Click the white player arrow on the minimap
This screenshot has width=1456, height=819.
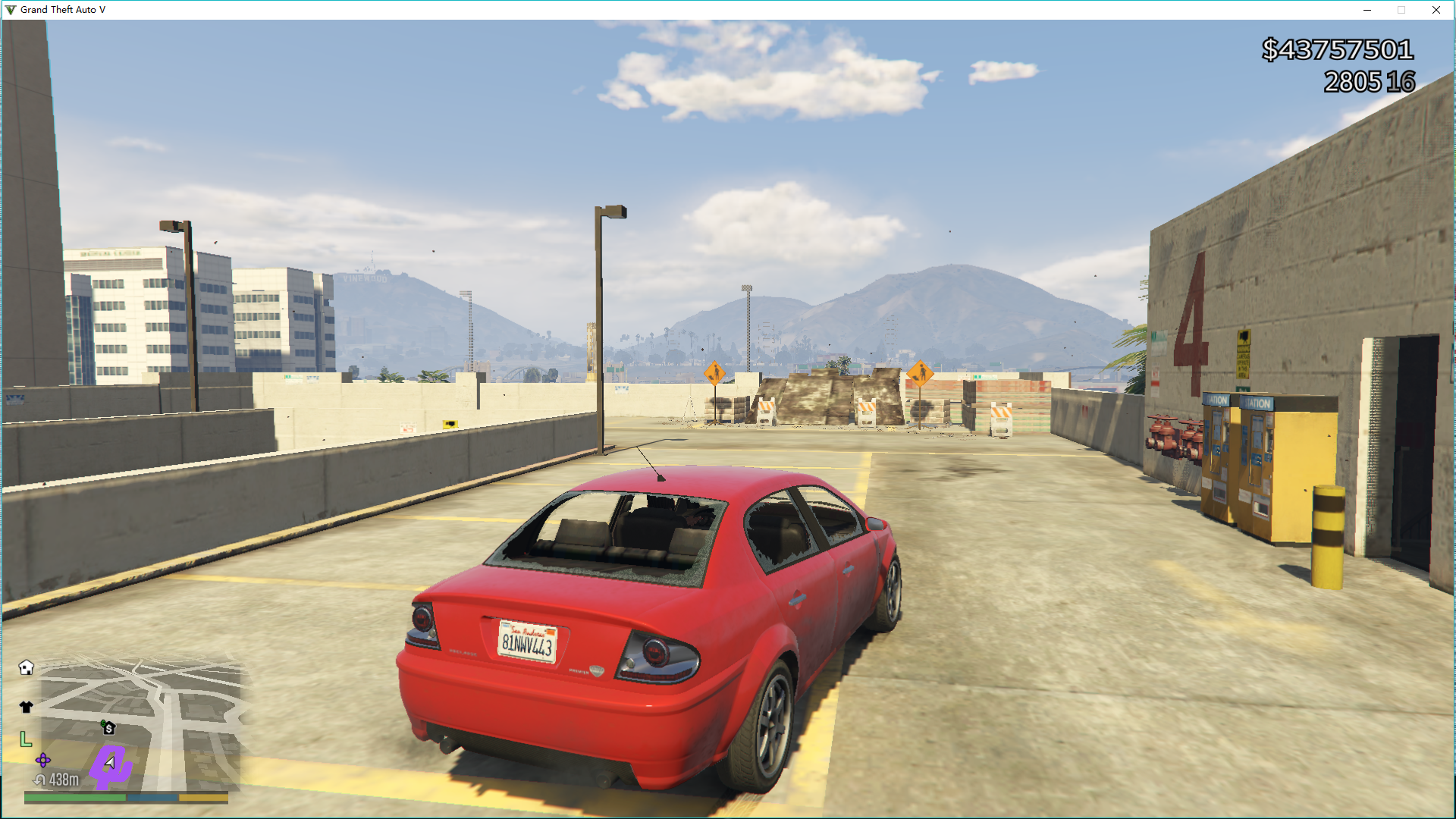coord(111,763)
